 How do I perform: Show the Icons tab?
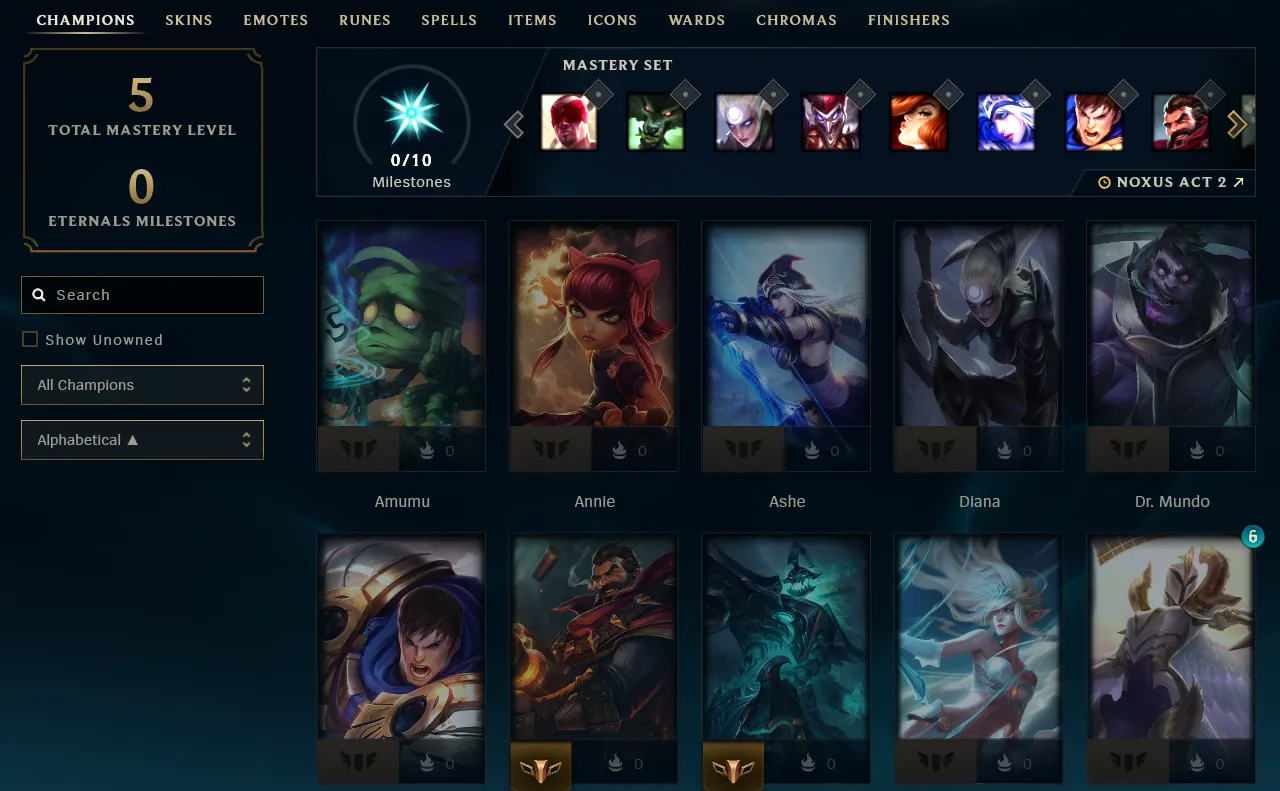(x=612, y=20)
